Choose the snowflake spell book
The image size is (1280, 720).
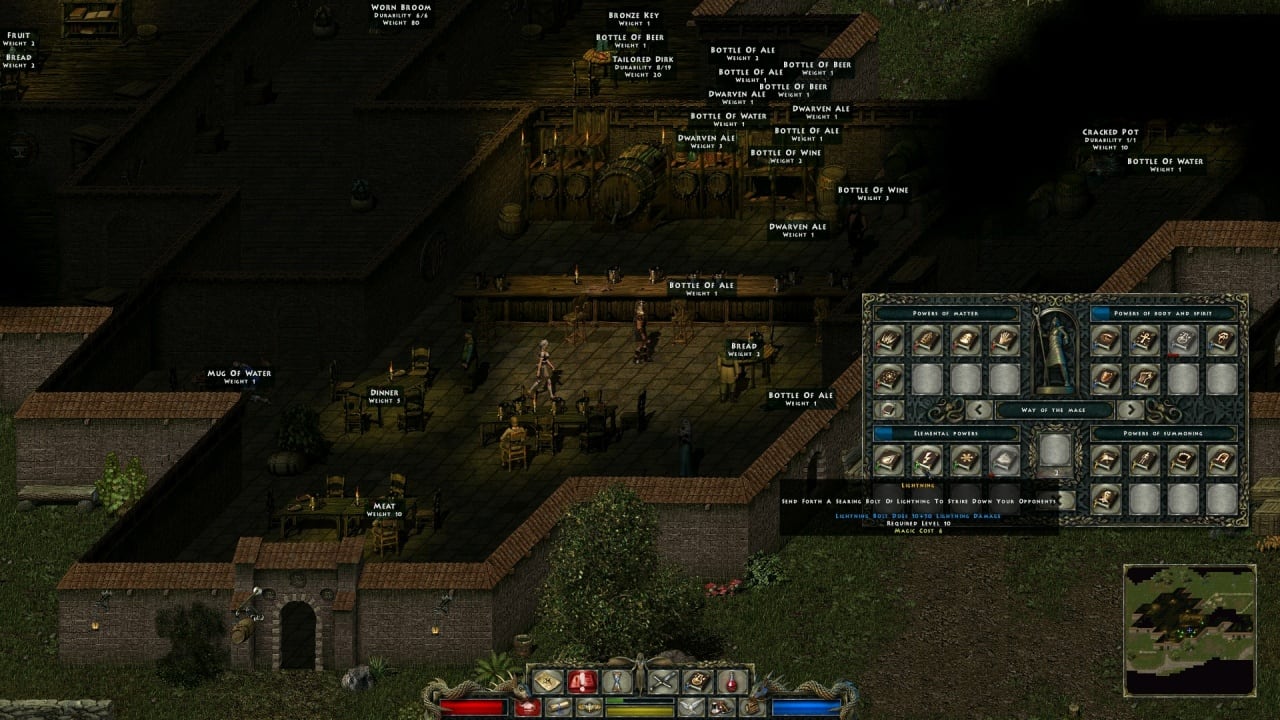tap(965, 460)
